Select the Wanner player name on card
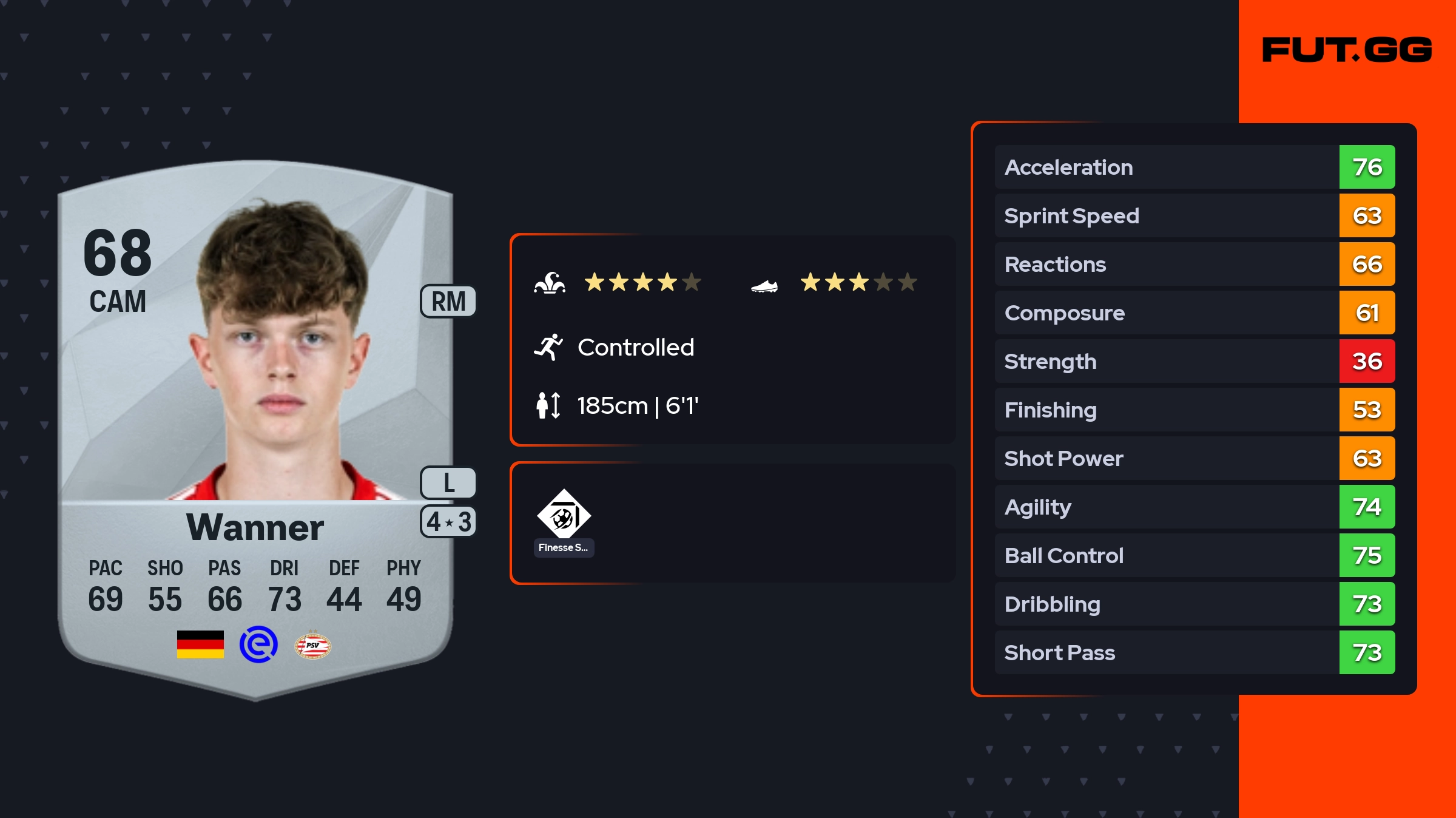 click(x=255, y=527)
